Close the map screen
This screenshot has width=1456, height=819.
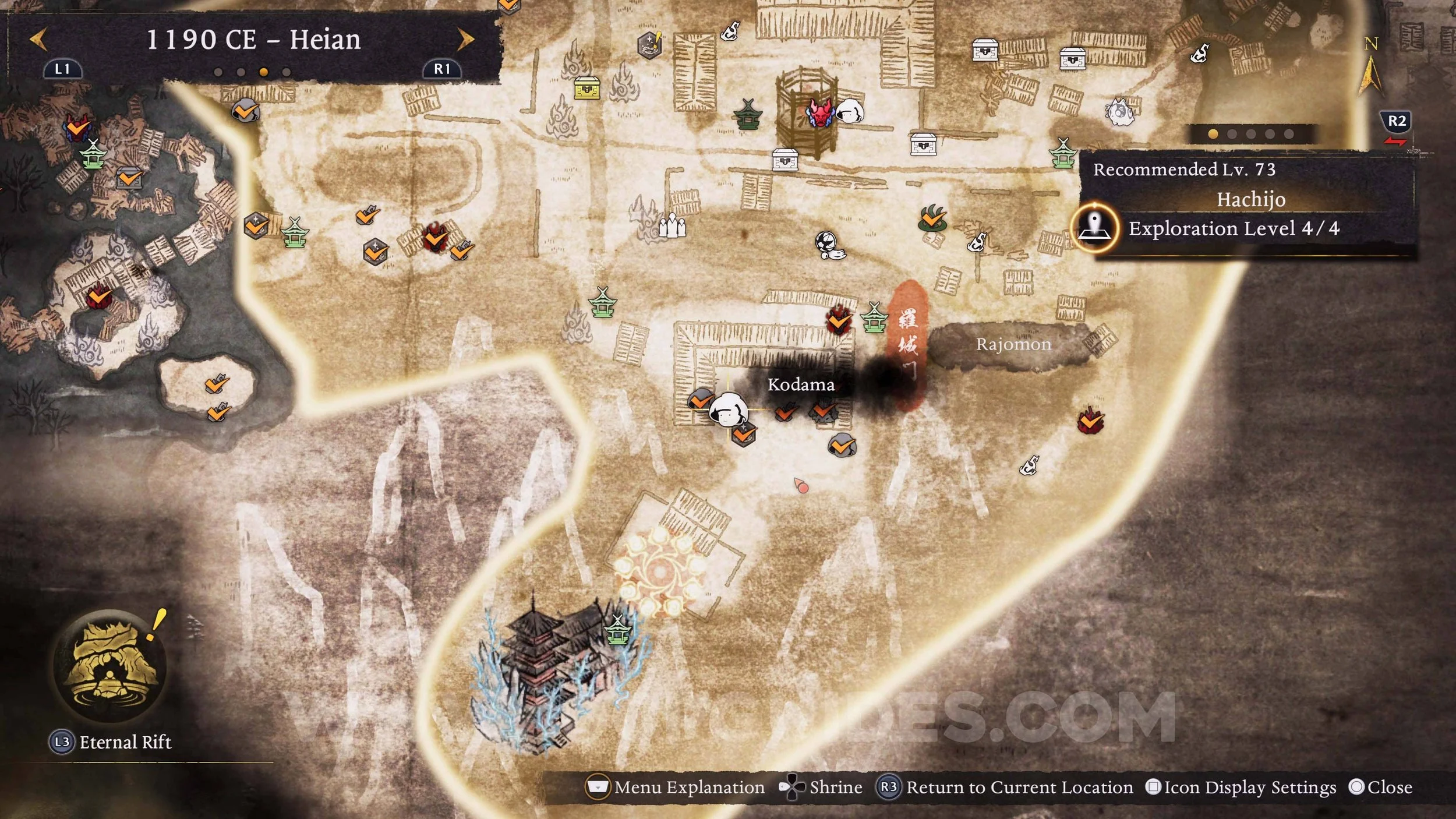click(x=1380, y=788)
